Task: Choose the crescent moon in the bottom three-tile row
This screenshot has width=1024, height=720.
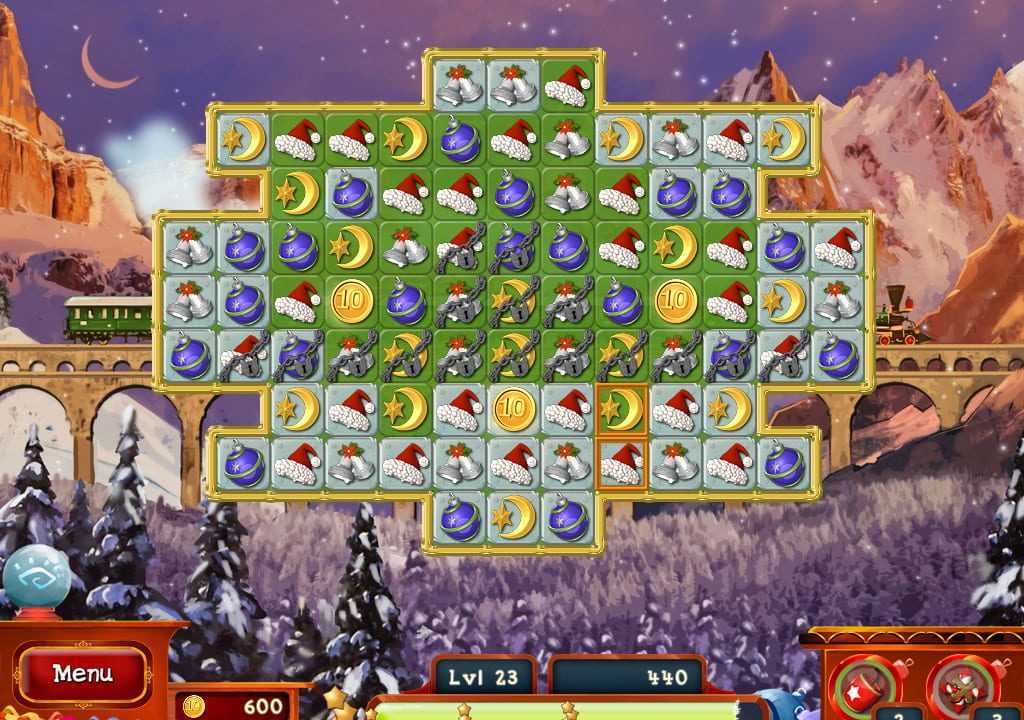Action: (x=514, y=518)
